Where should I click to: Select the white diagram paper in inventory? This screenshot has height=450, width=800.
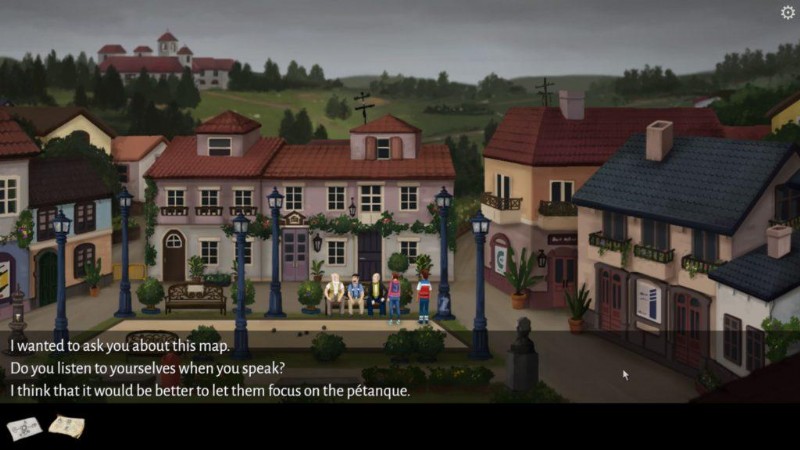(x=24, y=428)
